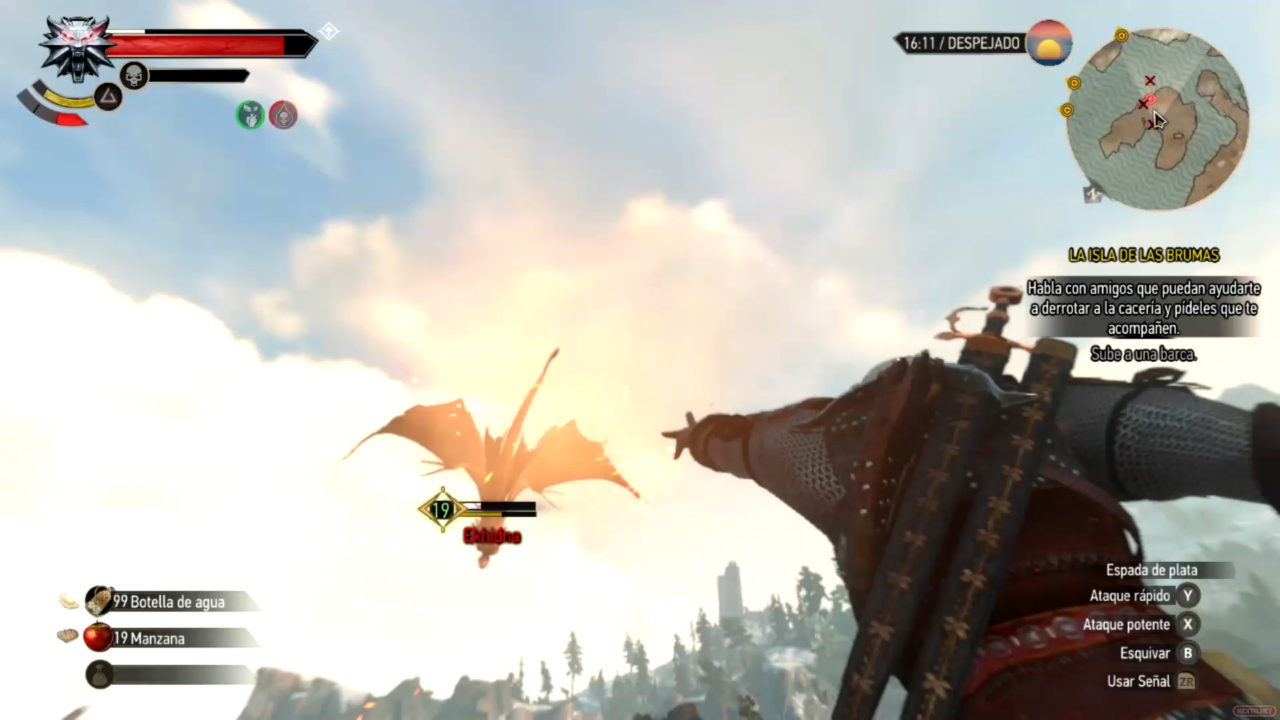Click the wolf medallion icon
This screenshot has height=720, width=1280.
click(x=77, y=46)
